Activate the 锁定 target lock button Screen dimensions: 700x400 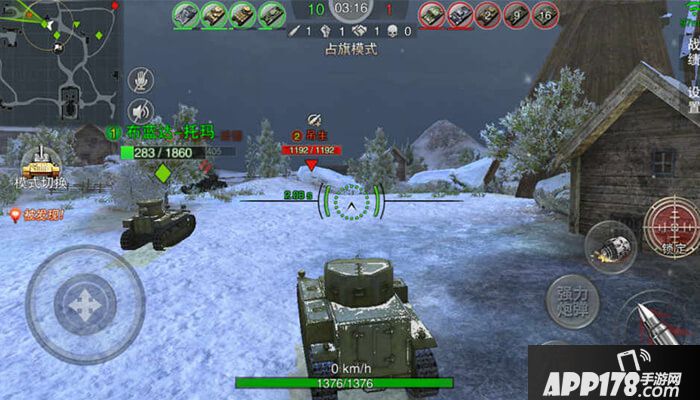[x=669, y=226]
